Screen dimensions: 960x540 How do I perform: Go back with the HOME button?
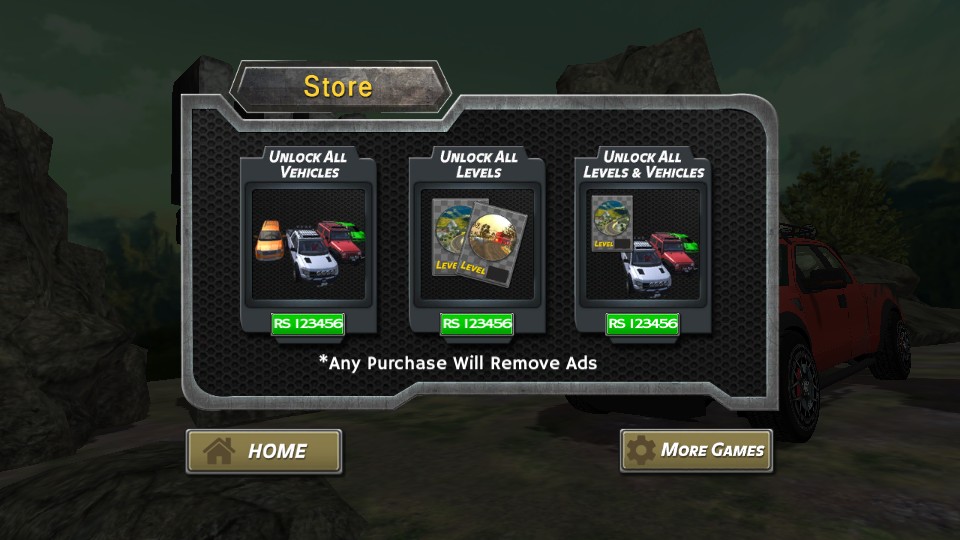[264, 451]
